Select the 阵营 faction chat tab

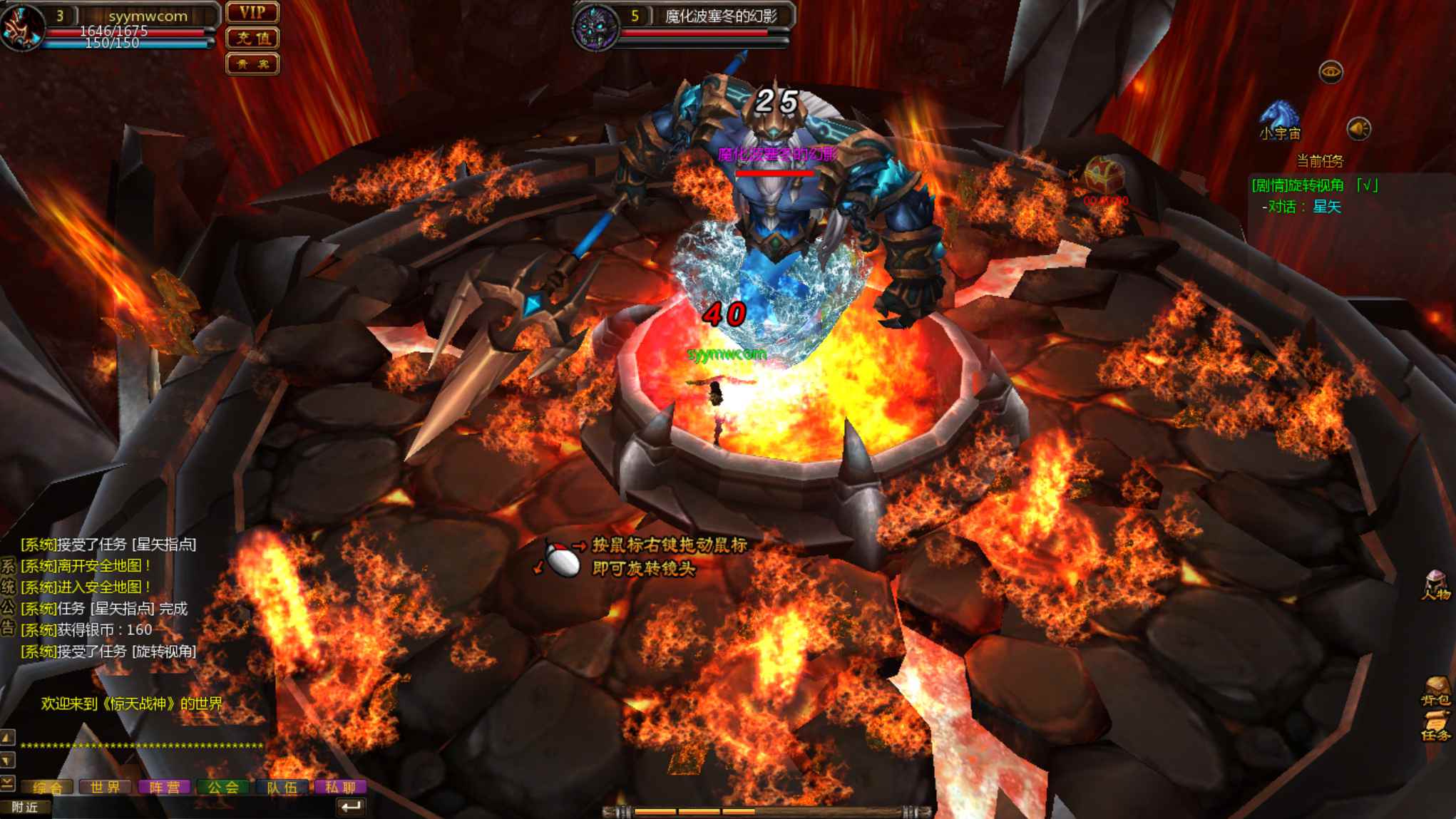(x=165, y=787)
